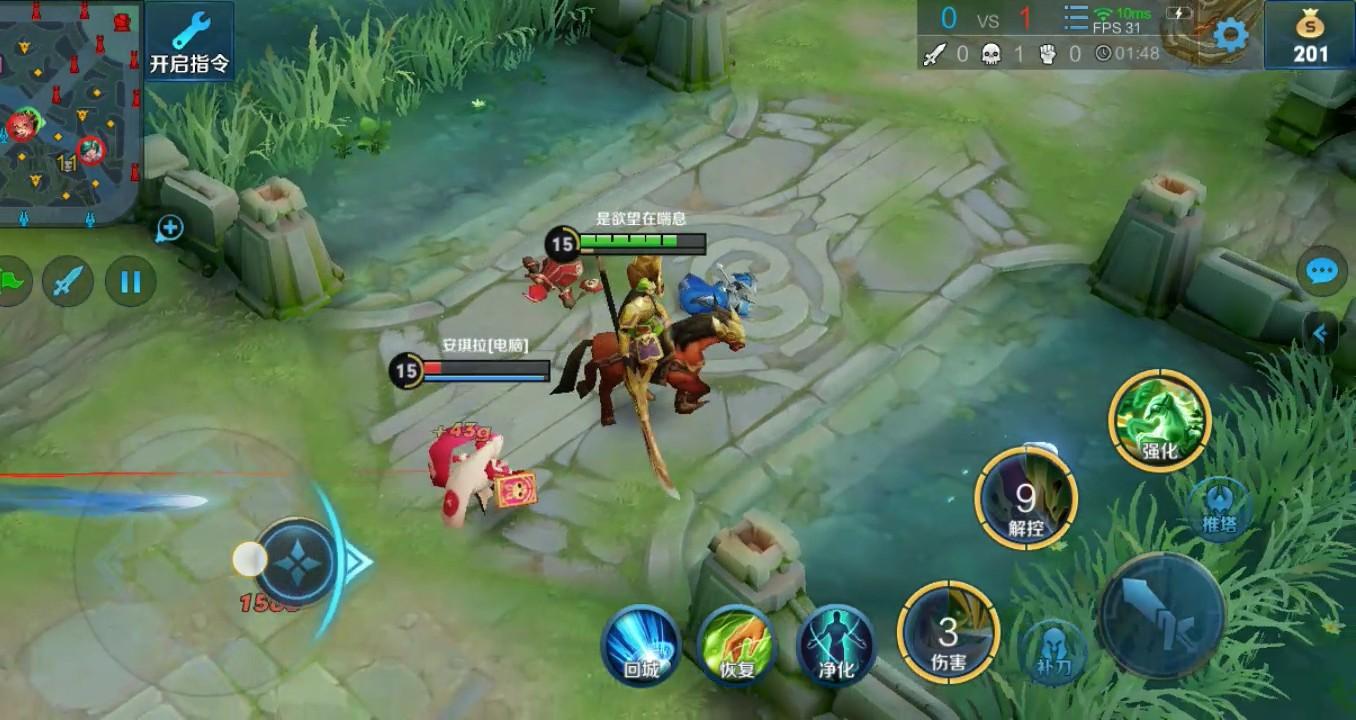
Task: Cast the 净化 purify spell
Action: (836, 645)
